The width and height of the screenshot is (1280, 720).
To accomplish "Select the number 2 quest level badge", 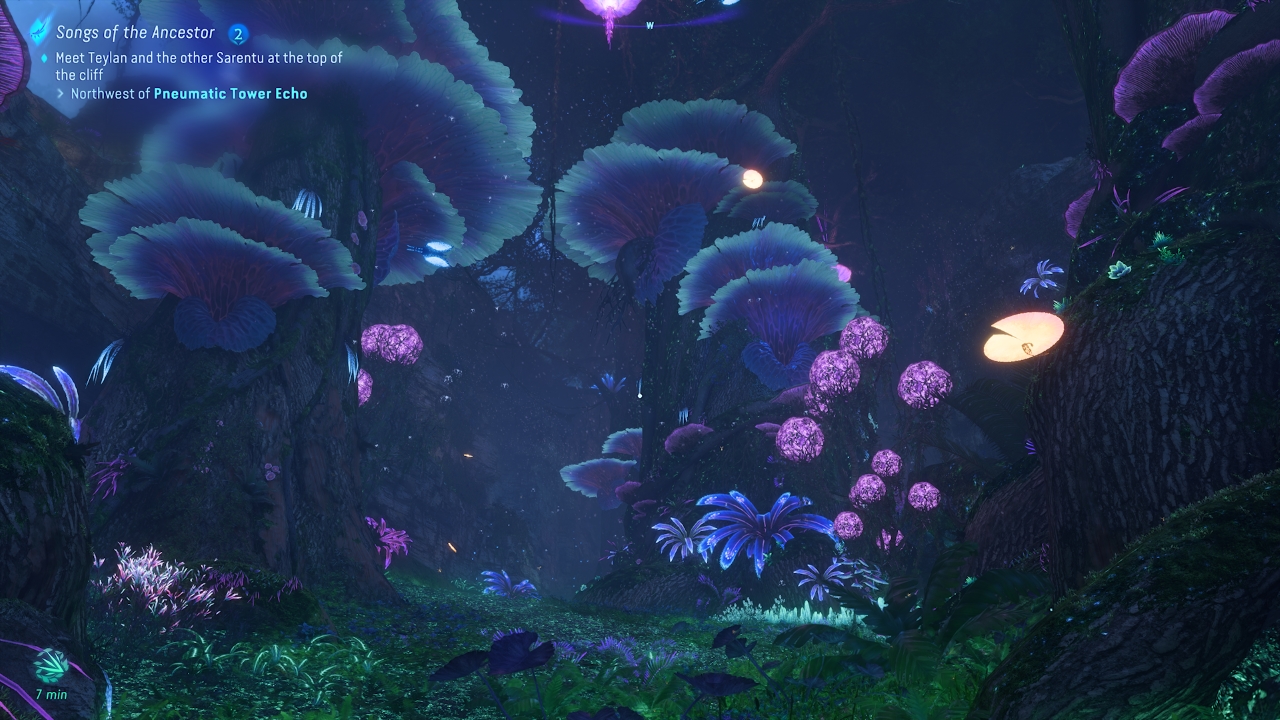I will 238,34.
